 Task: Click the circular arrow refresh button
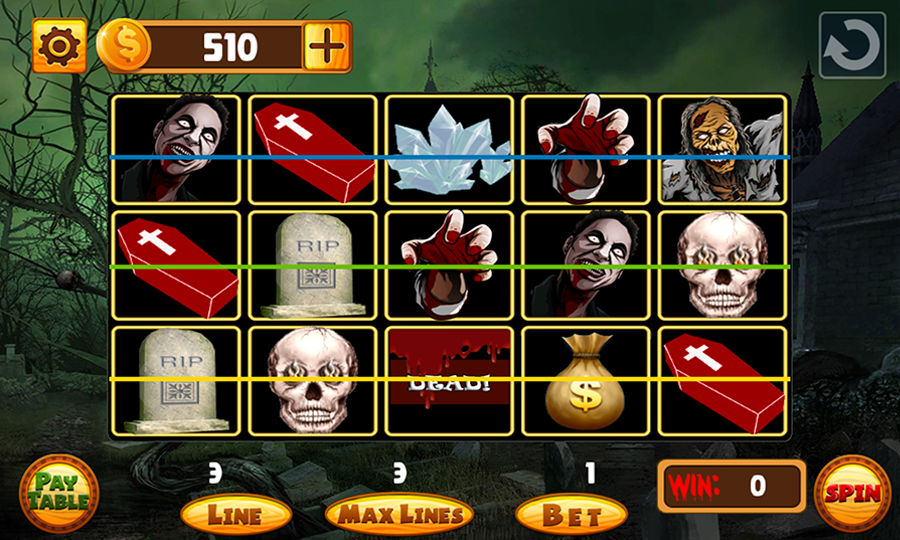(x=852, y=46)
